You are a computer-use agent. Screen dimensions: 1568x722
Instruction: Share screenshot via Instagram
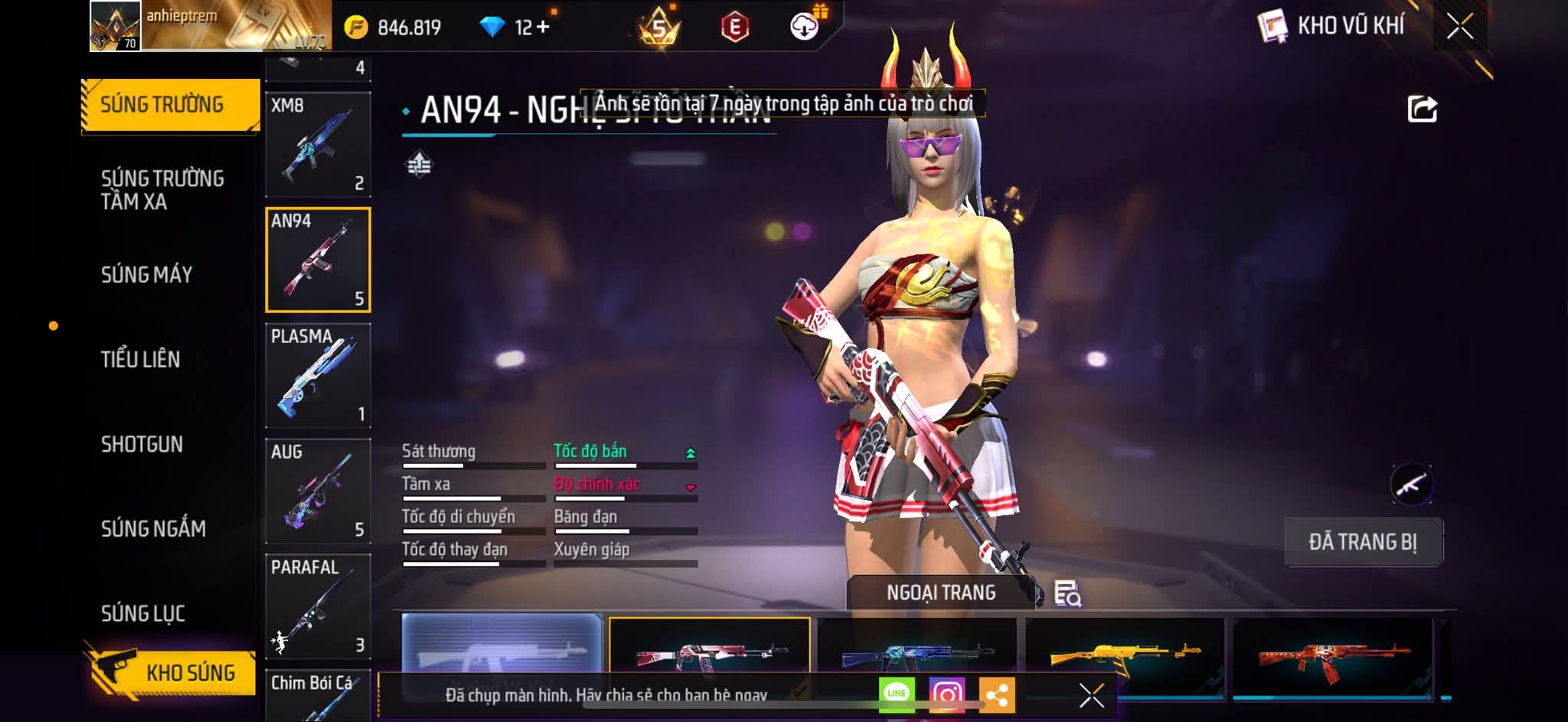946,694
